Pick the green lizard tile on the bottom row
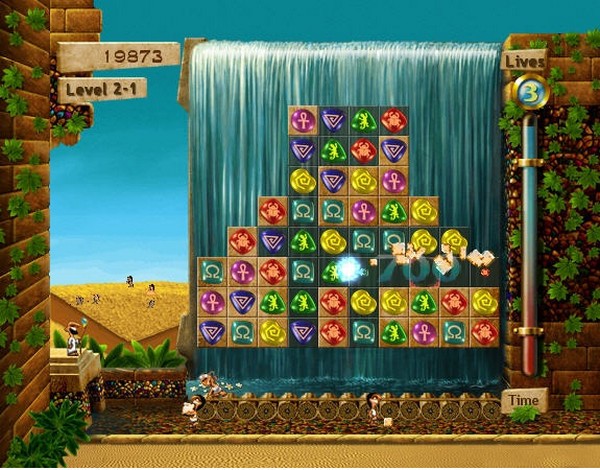This screenshot has width=600, height=470. click(393, 331)
